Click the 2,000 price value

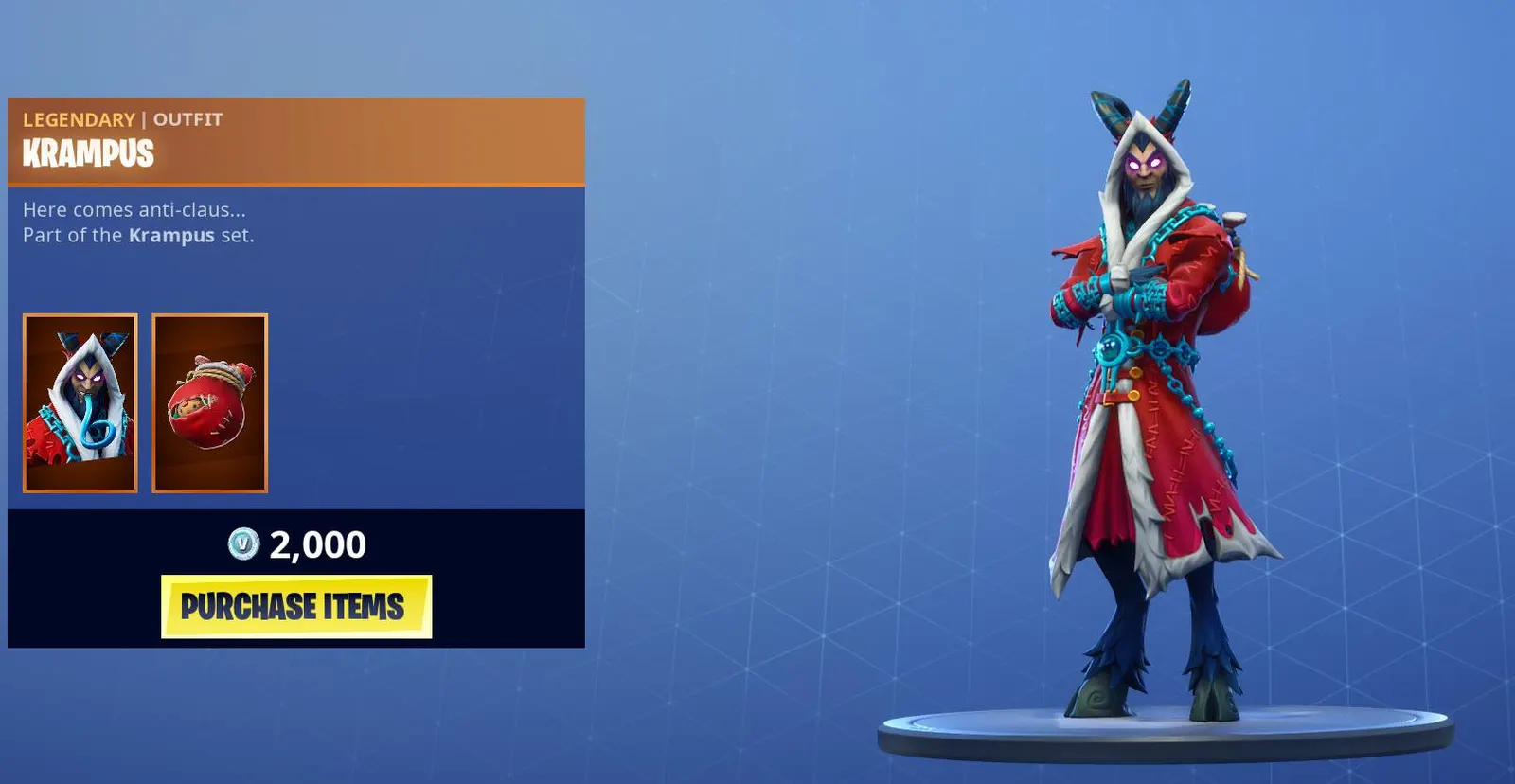tap(316, 543)
